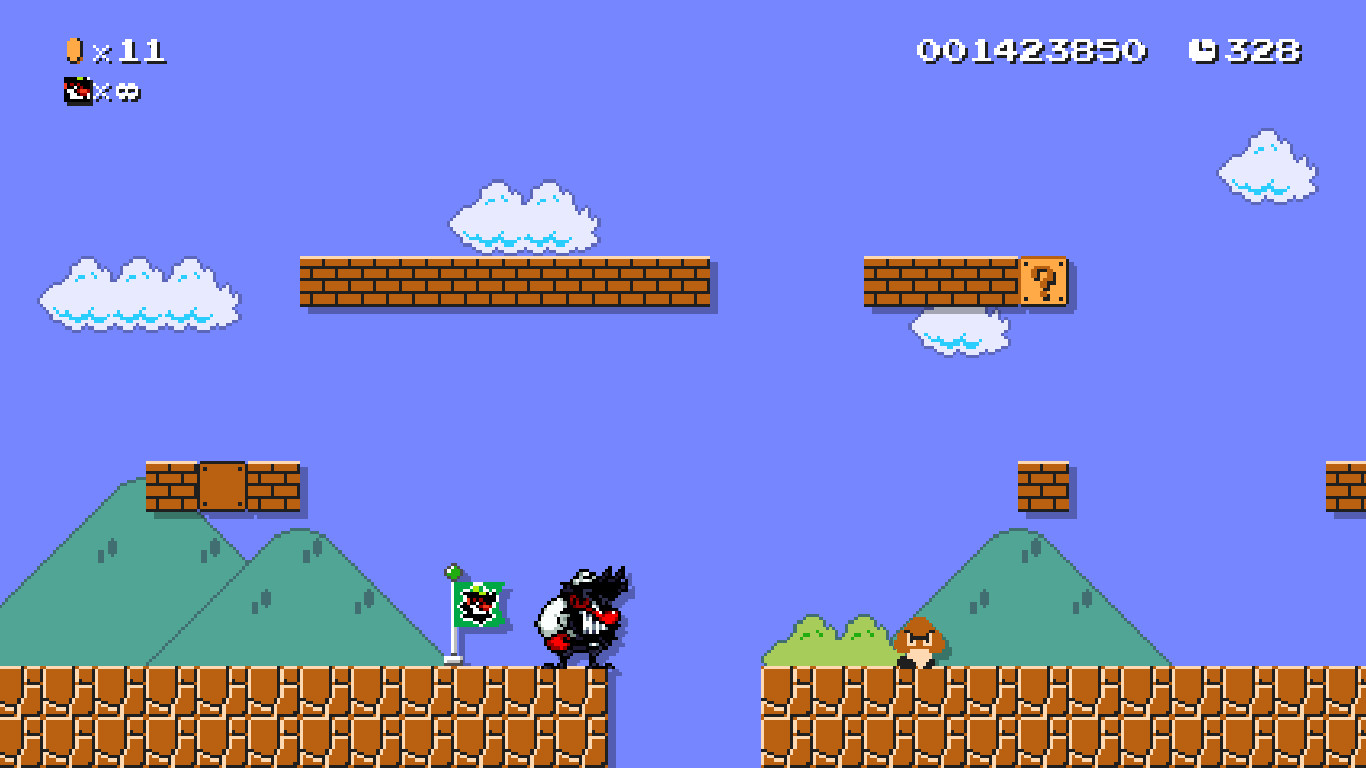Click the question mark block on the right platform

pos(1044,282)
